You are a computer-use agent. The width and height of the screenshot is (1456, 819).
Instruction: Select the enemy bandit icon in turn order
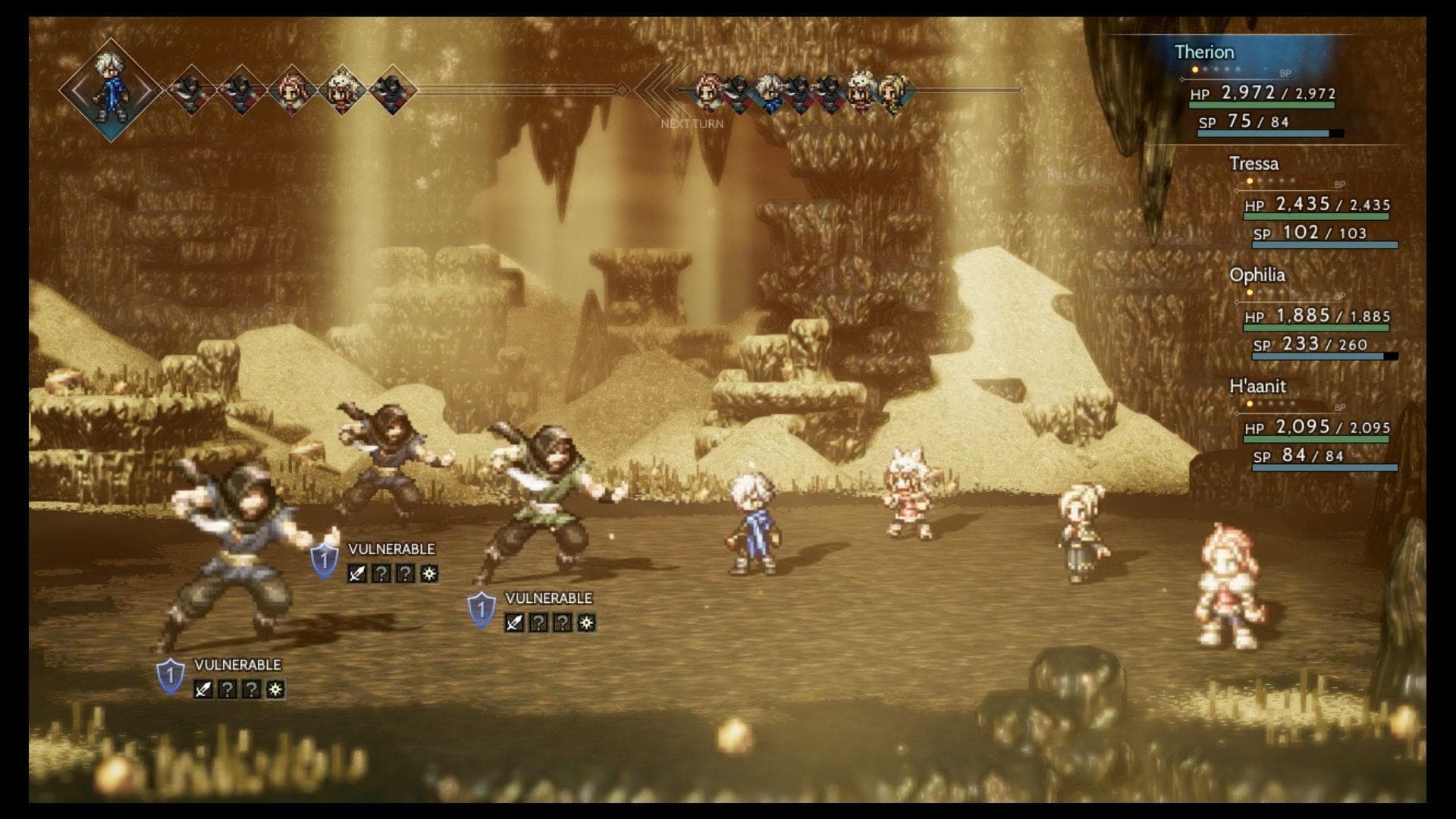[x=190, y=89]
